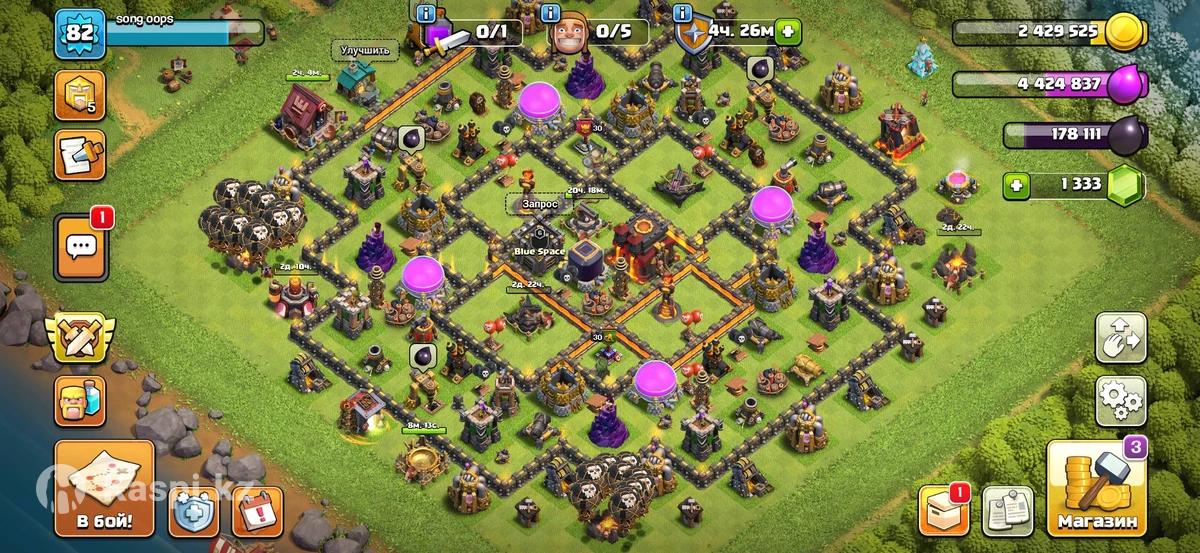Open the gold king badge button
Screen dimensions: 1200x553
80,96
